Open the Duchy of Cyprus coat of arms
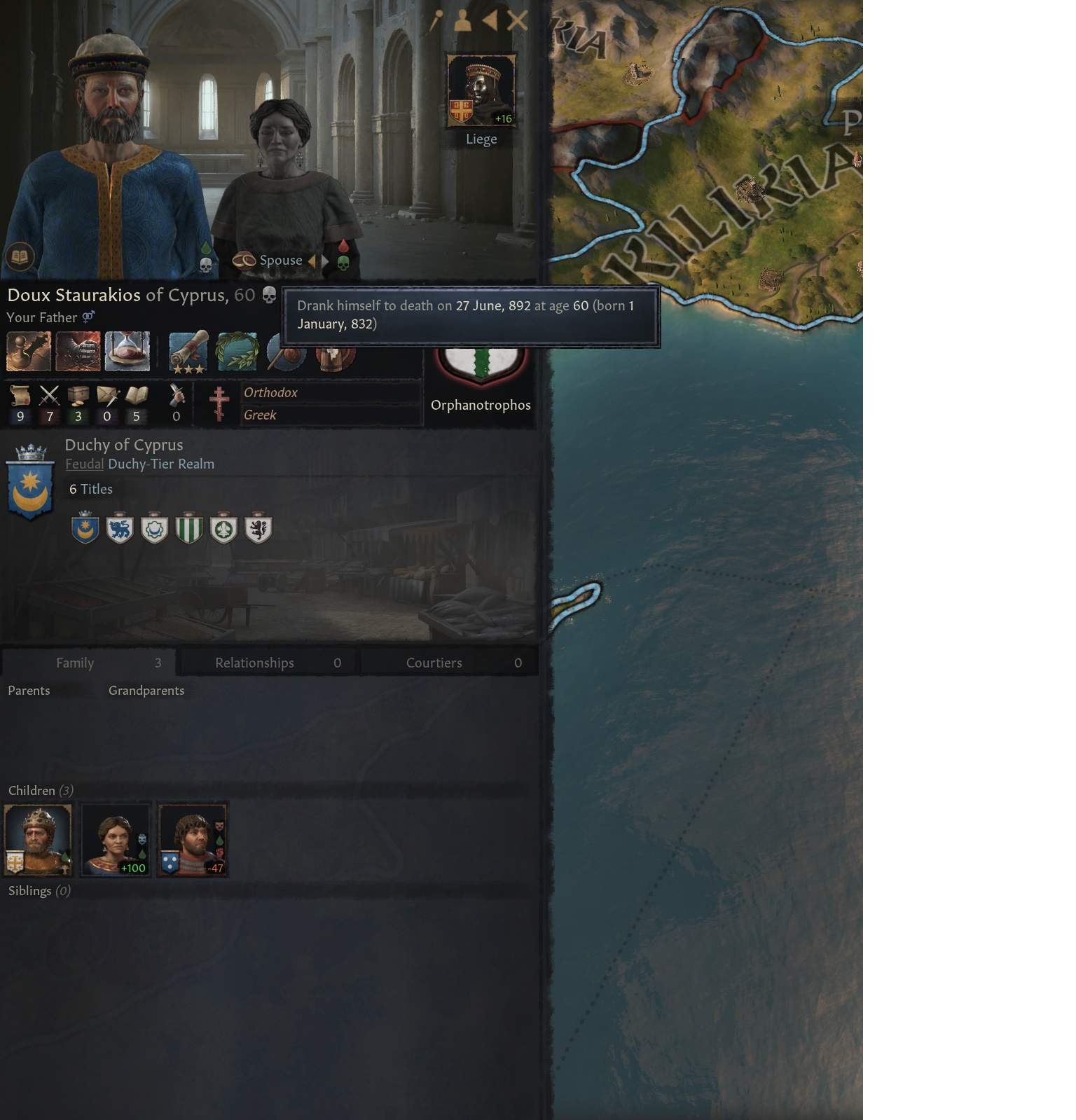The image size is (1076, 1120). pyautogui.click(x=30, y=483)
